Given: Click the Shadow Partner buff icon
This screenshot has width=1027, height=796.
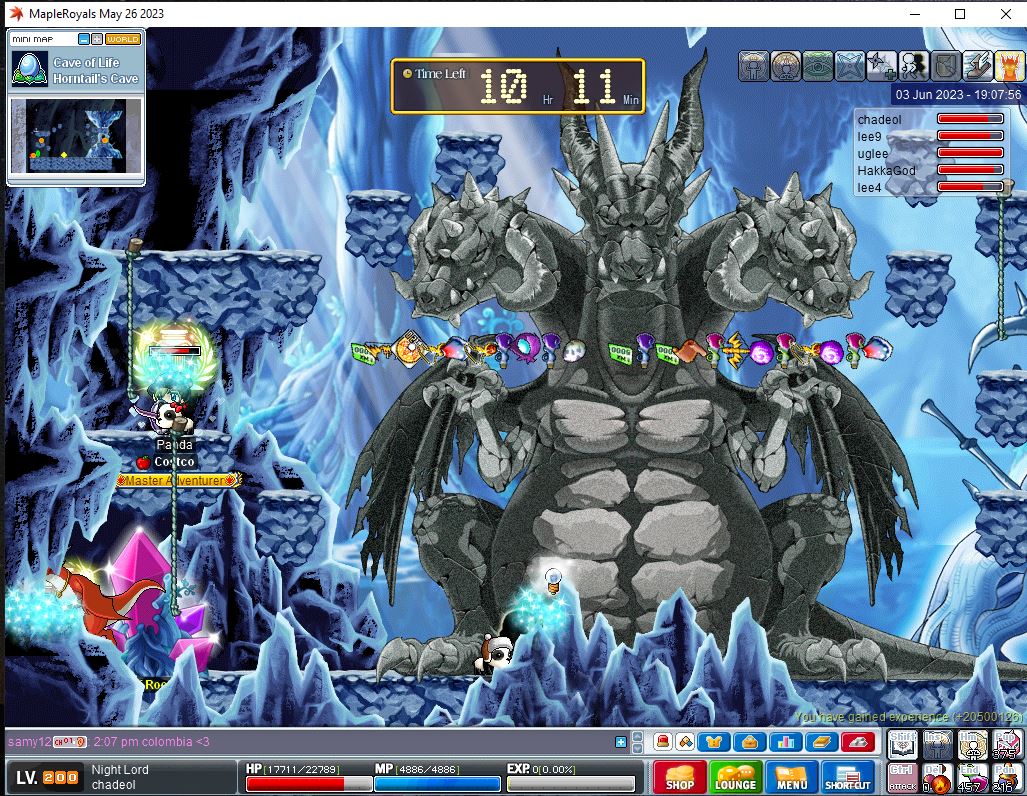Looking at the screenshot, I should 914,66.
